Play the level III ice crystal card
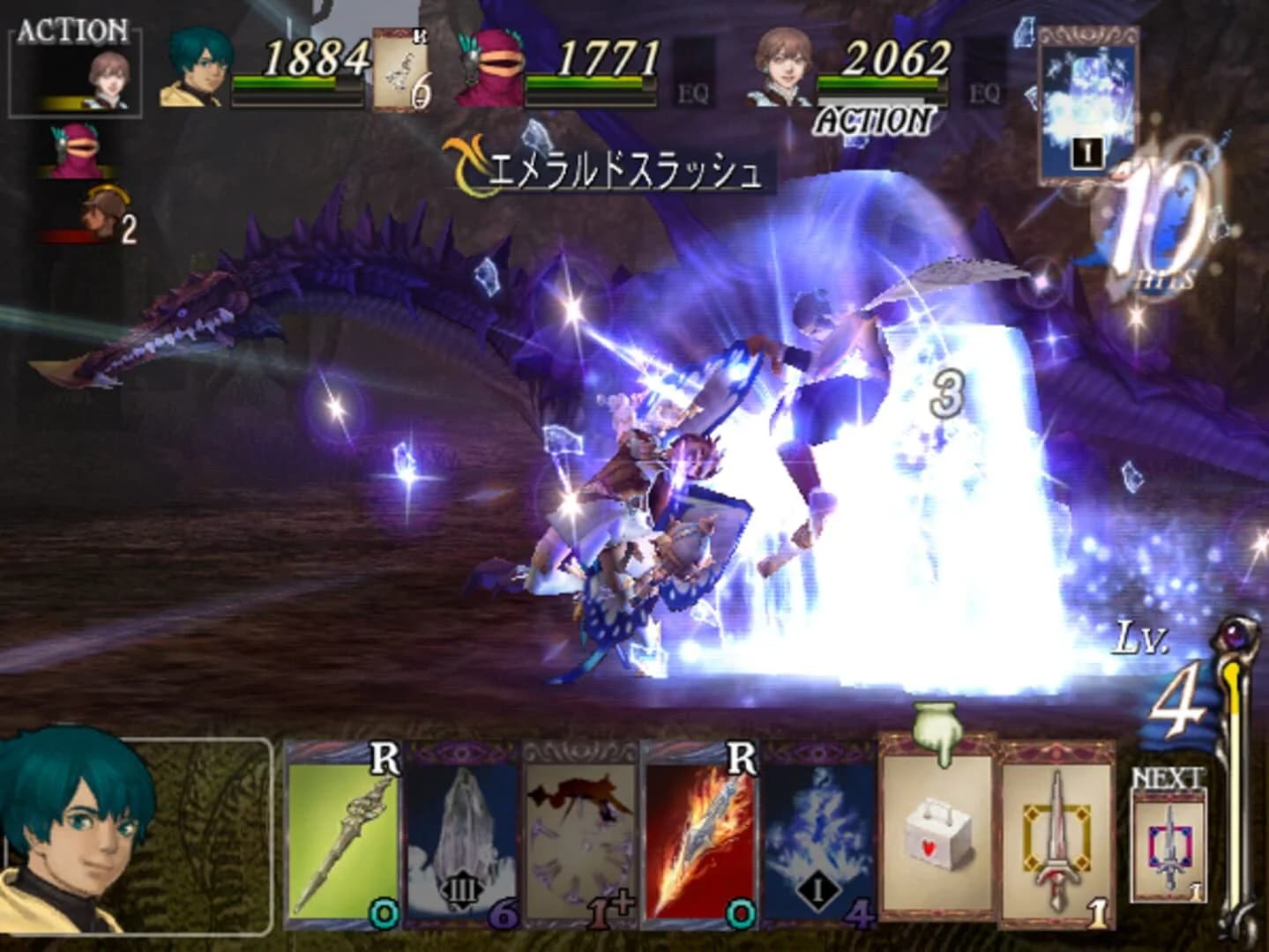The height and width of the screenshot is (952, 1269). tap(462, 842)
